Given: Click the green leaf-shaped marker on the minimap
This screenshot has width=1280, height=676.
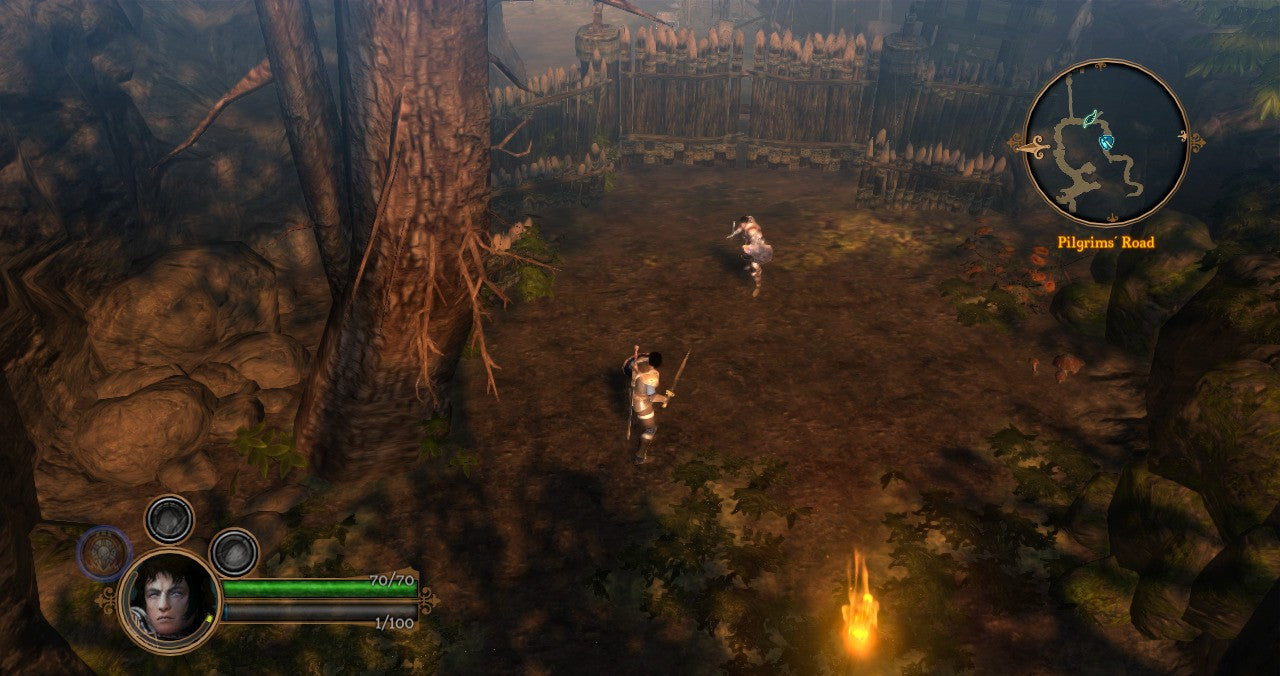Looking at the screenshot, I should pyautogui.click(x=1092, y=118).
